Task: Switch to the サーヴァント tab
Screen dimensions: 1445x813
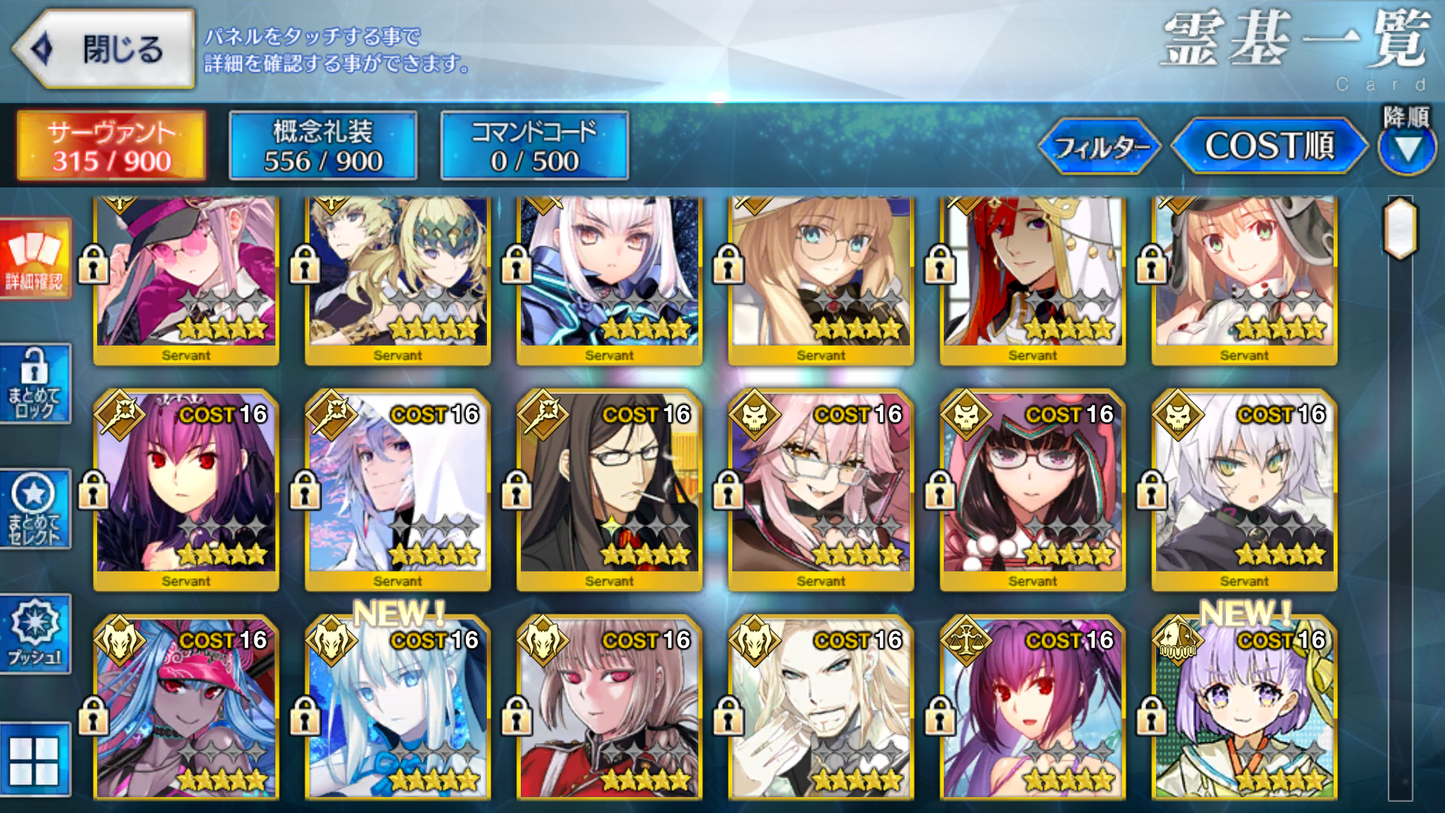Action: point(111,146)
